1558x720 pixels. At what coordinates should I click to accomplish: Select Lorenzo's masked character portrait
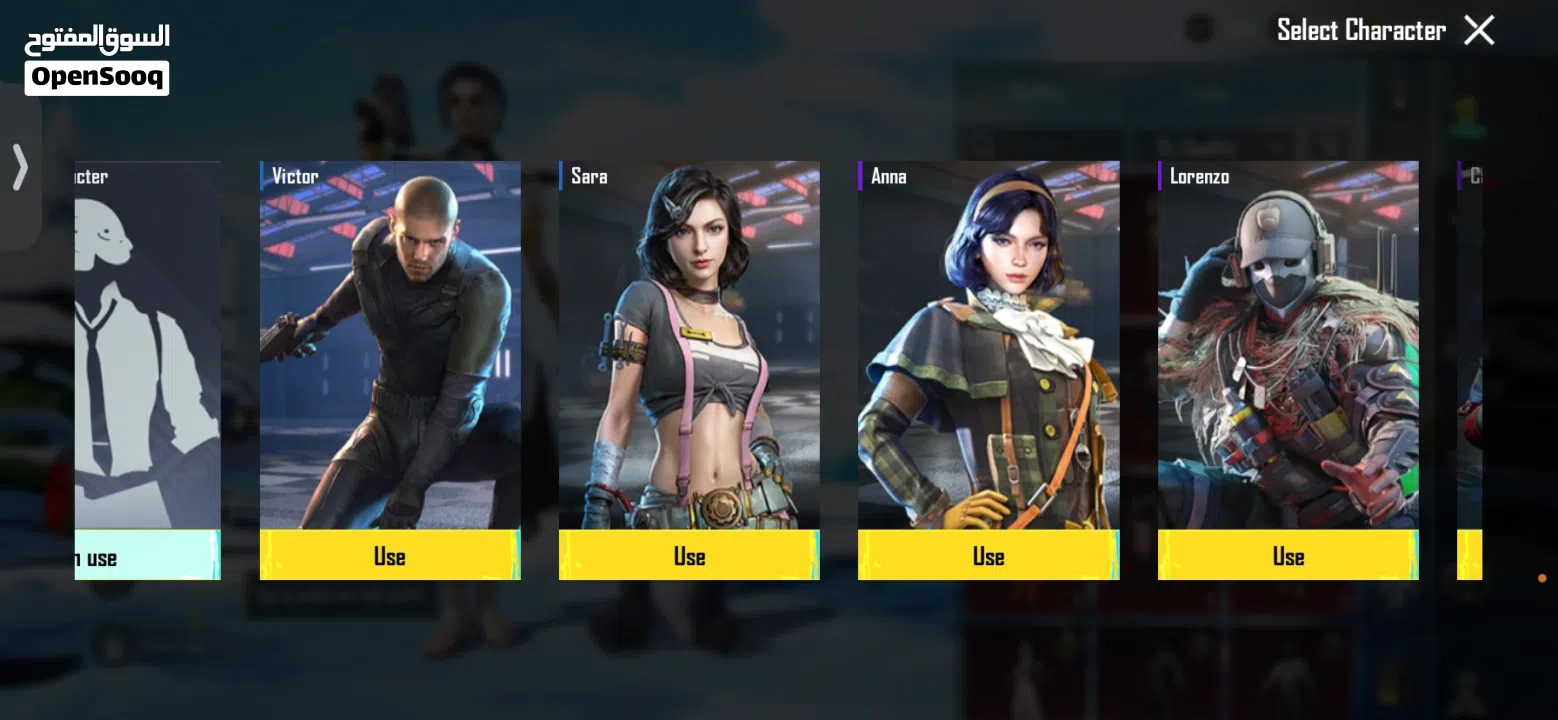[x=1288, y=350]
